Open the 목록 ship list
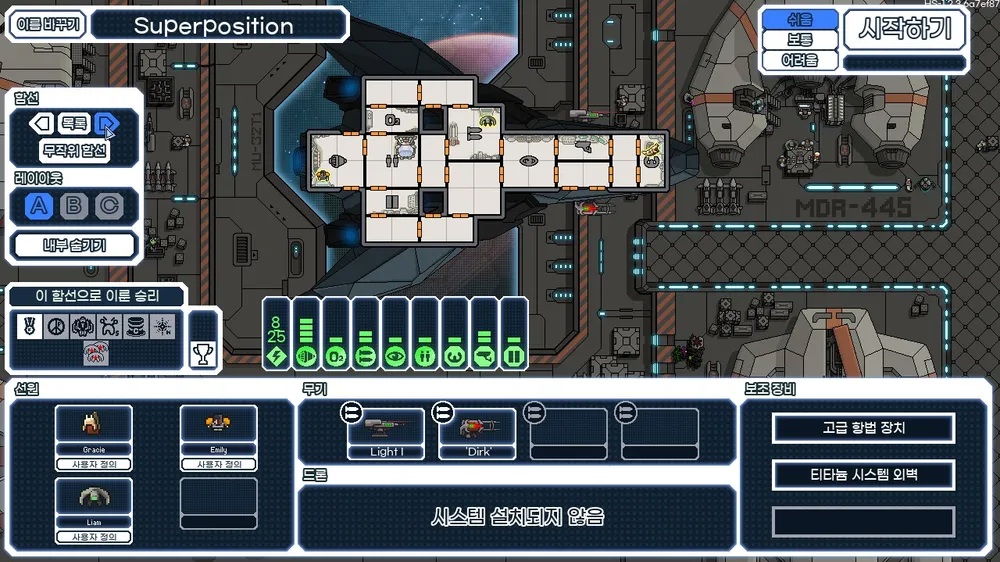The height and width of the screenshot is (562, 1000). click(73, 124)
